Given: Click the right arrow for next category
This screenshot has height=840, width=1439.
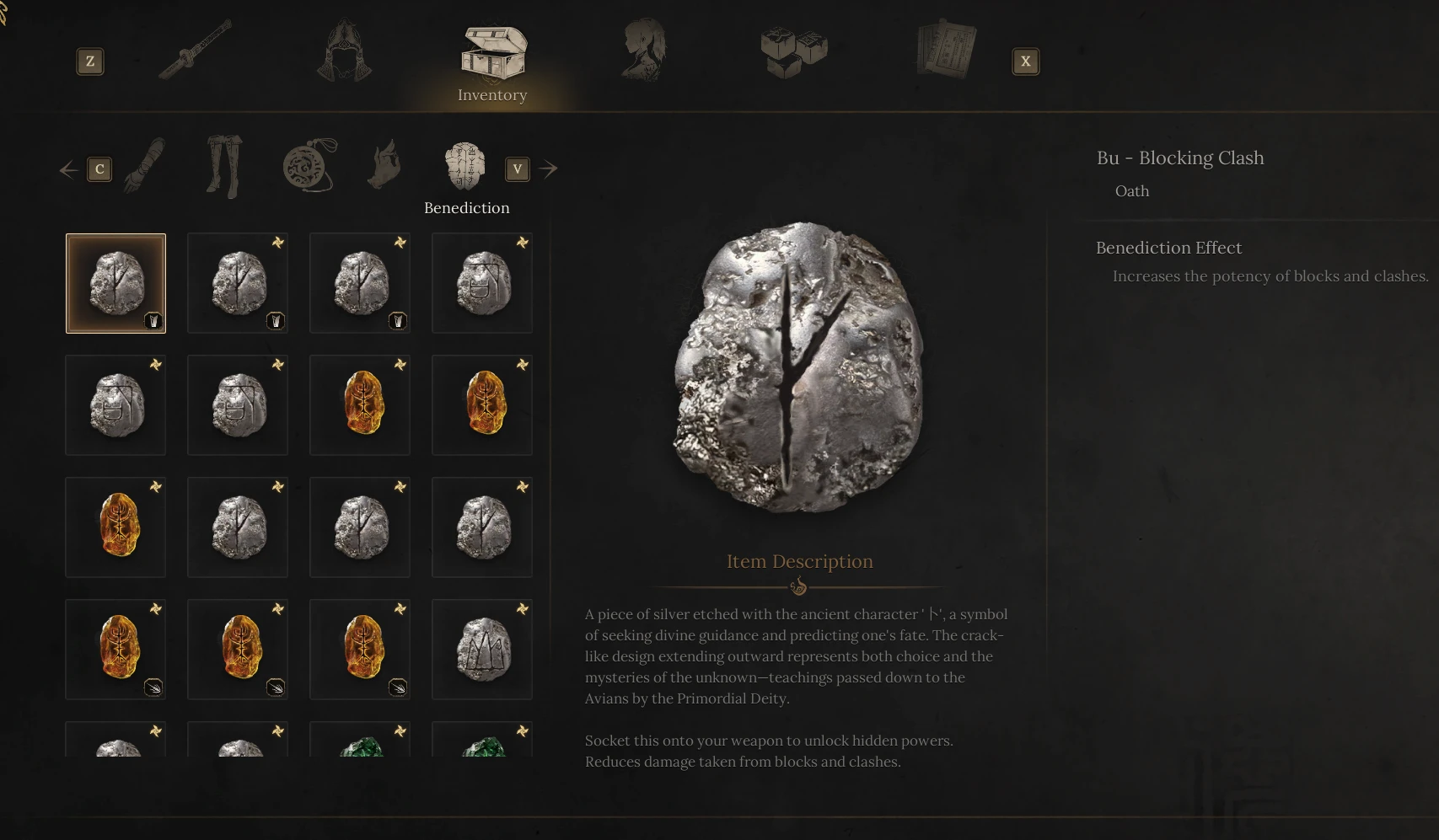Looking at the screenshot, I should (x=549, y=169).
